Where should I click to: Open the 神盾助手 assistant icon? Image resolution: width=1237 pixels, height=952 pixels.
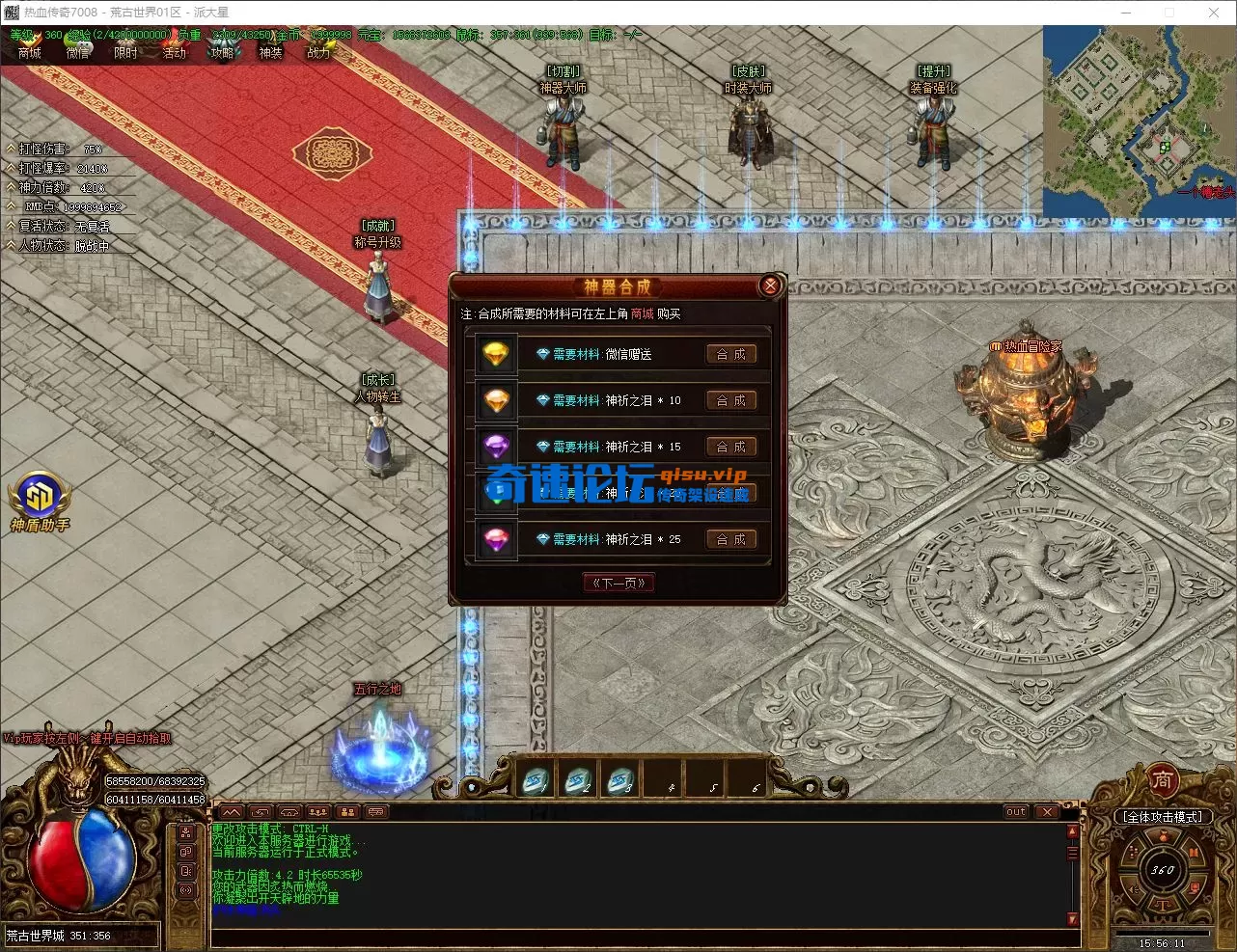40,497
